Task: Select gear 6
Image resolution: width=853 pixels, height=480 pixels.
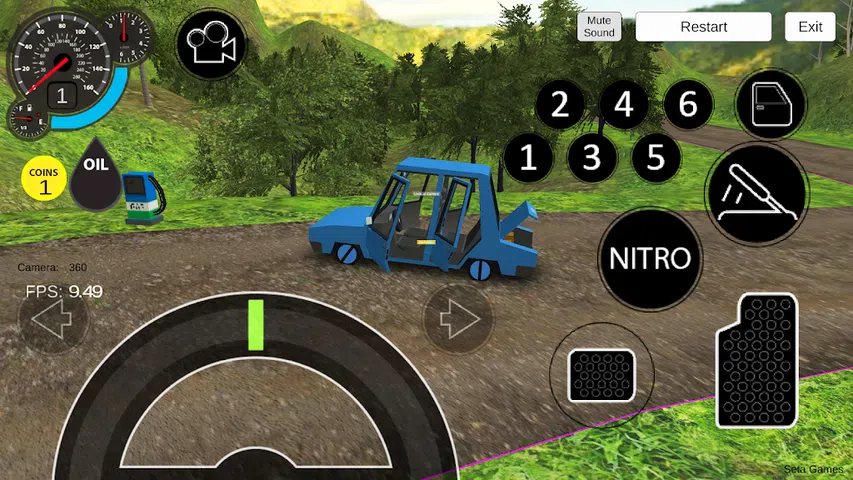Action: coord(688,104)
